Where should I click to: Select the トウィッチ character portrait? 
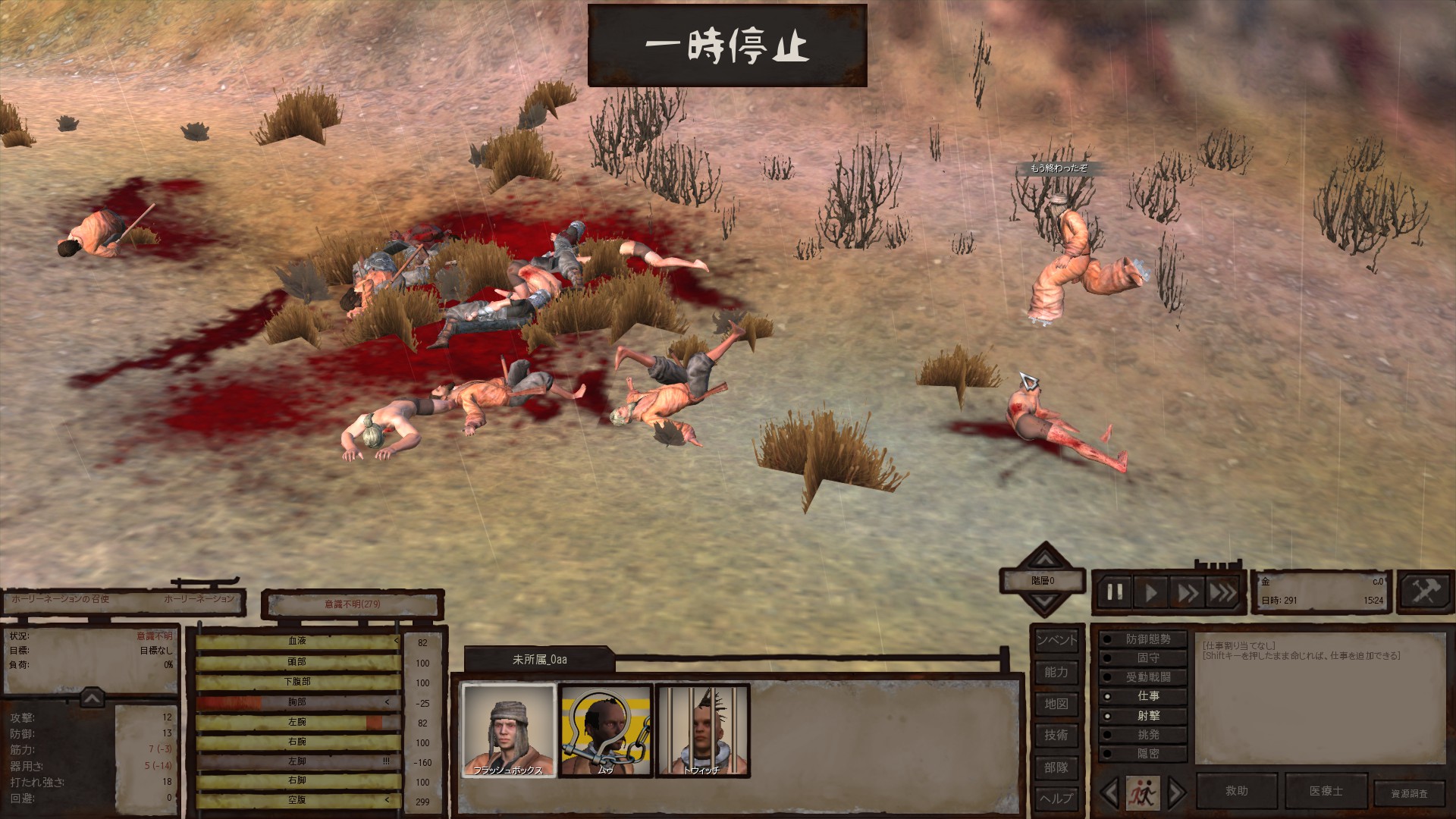(702, 730)
